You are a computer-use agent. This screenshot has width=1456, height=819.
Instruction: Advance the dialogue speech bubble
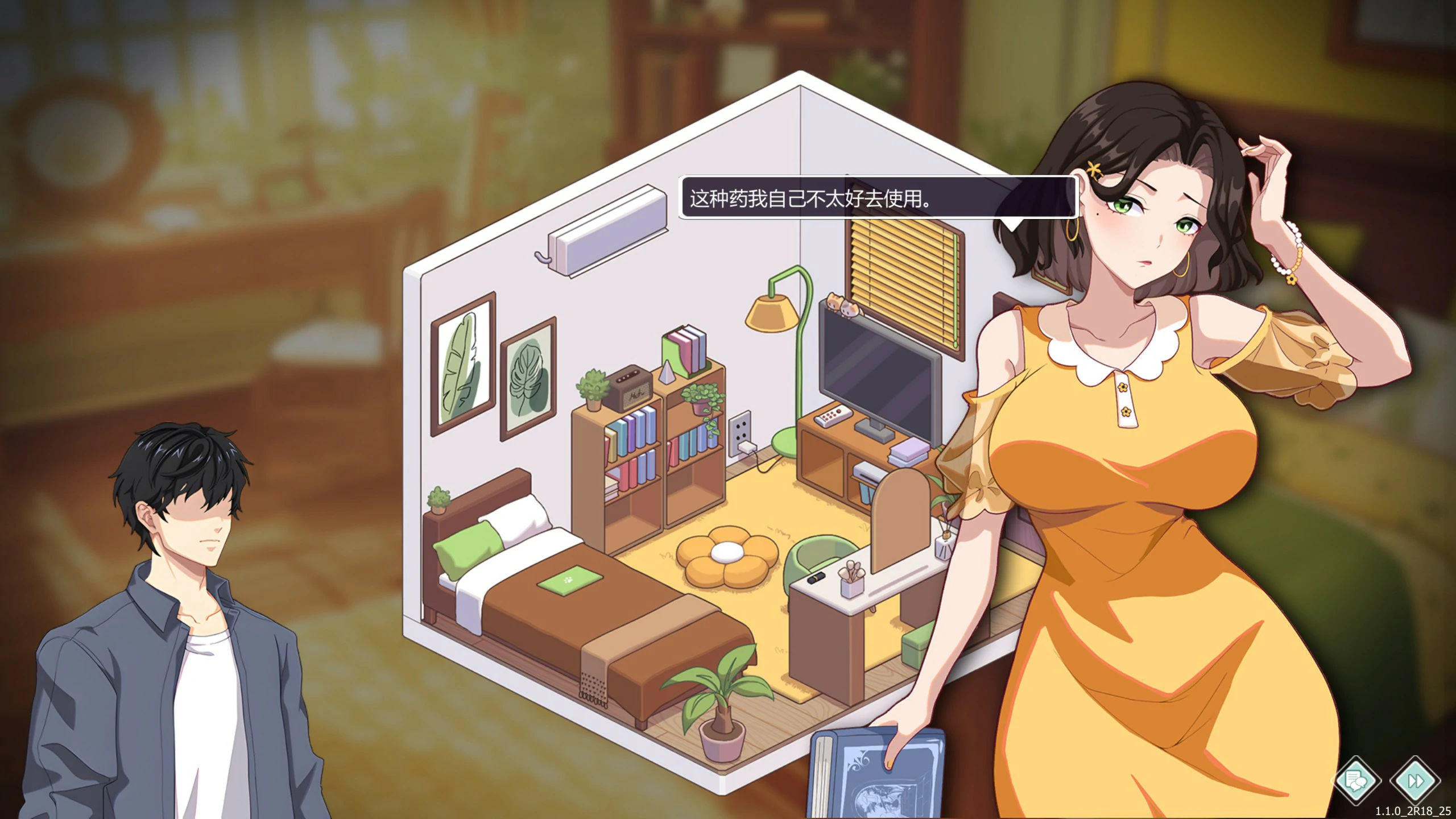pos(878,198)
